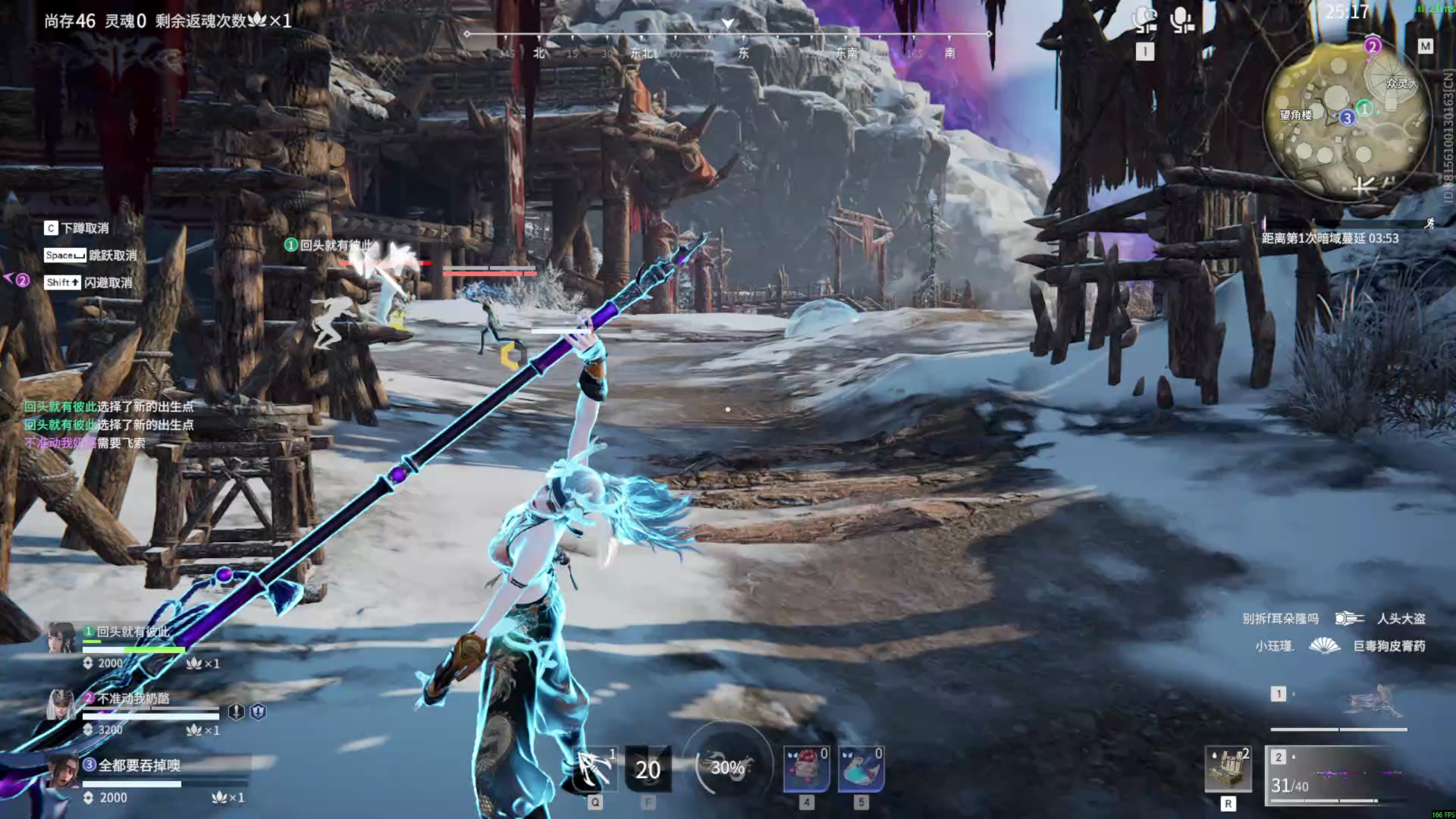Select the skill icon showing 20 cooldown
This screenshot has width=1456, height=819.
[x=648, y=769]
